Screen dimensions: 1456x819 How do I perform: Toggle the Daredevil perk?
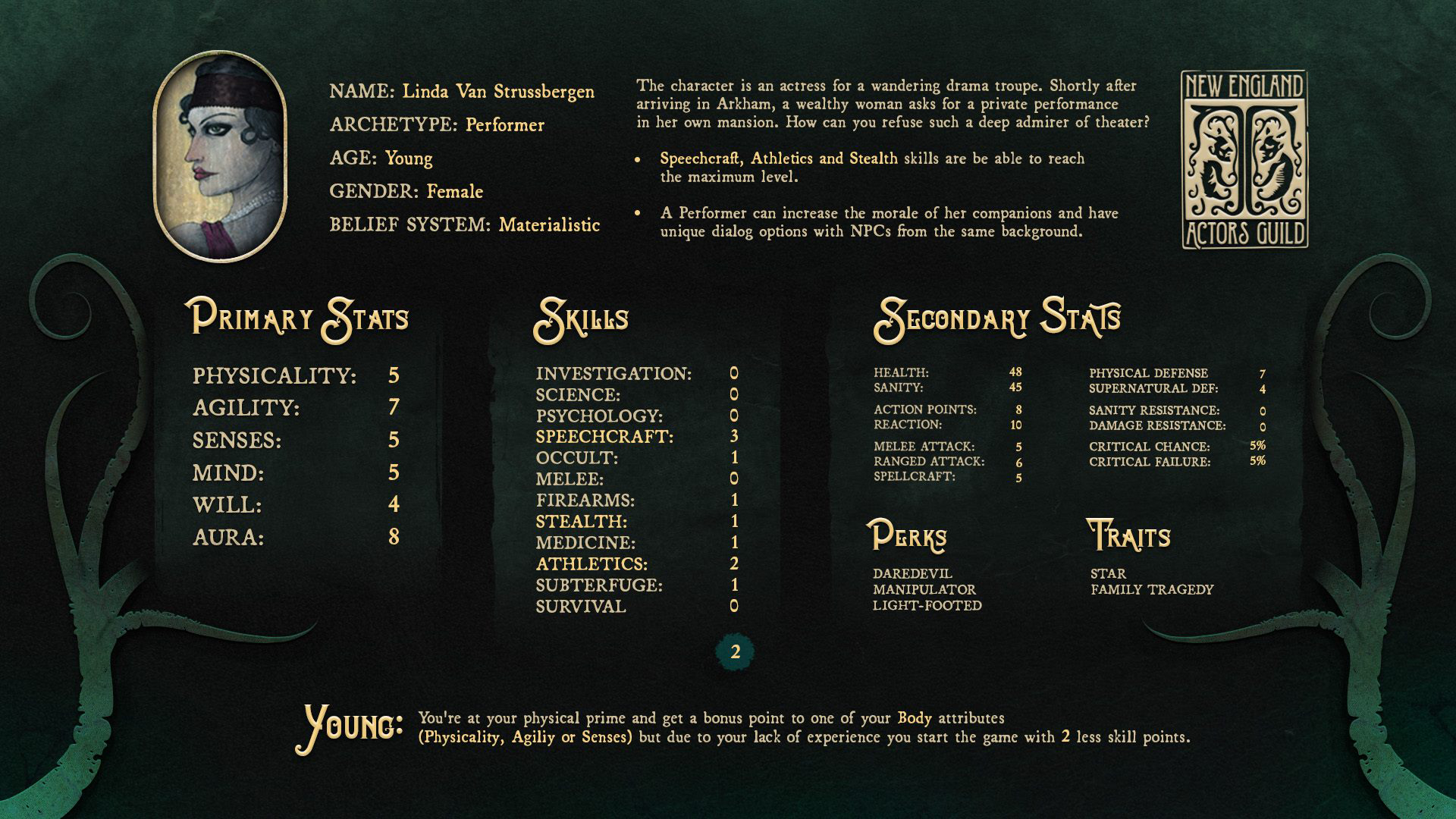pos(914,574)
